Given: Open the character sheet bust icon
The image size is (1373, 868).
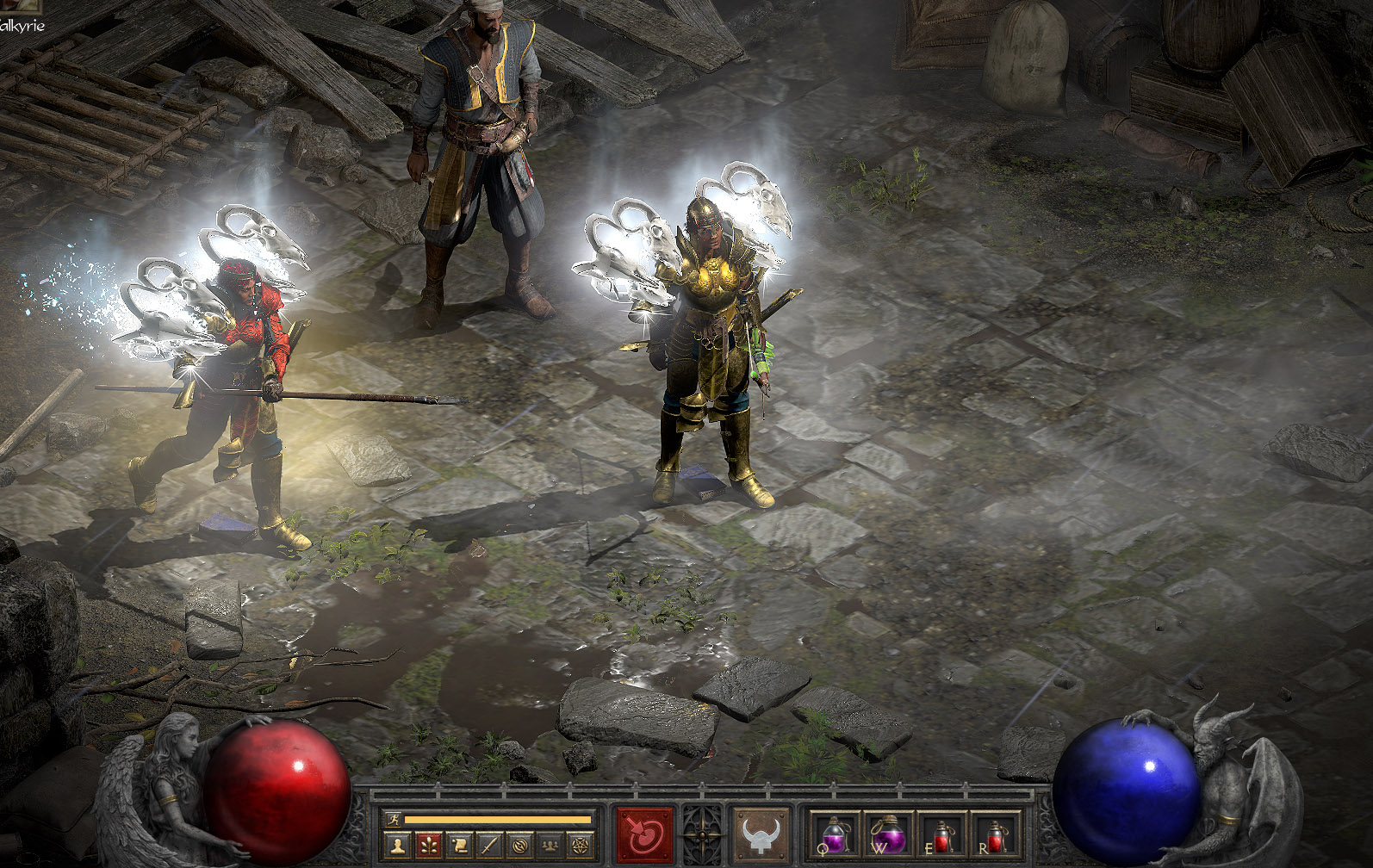Looking at the screenshot, I should coord(397,846).
